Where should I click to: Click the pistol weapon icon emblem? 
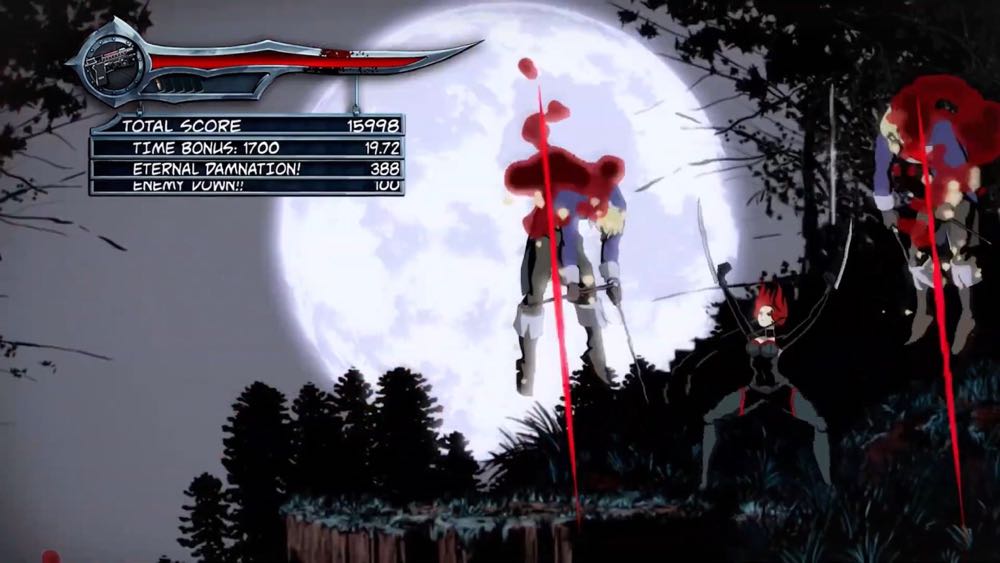click(x=108, y=58)
